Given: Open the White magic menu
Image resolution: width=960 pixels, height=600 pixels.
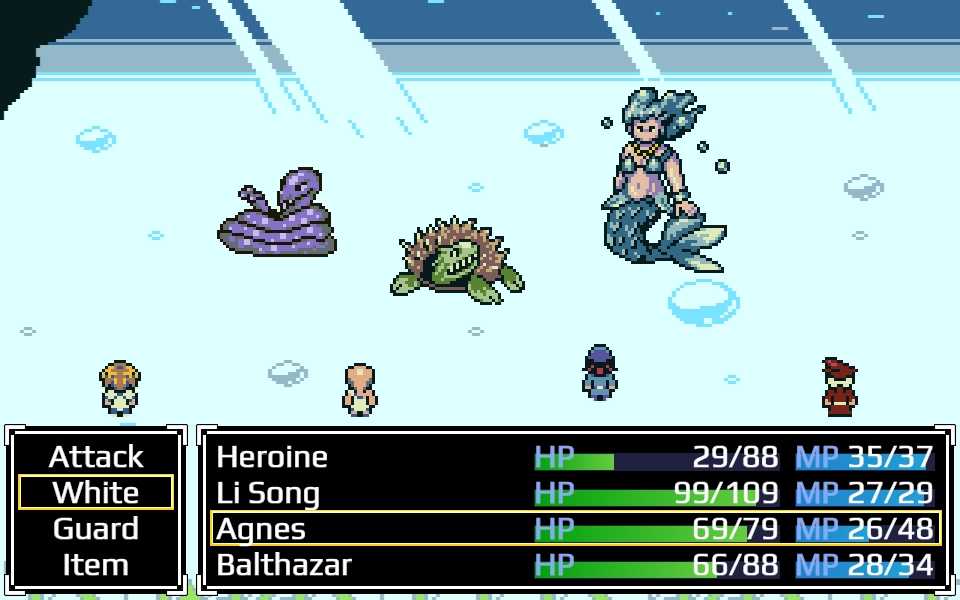Looking at the screenshot, I should (x=96, y=493).
